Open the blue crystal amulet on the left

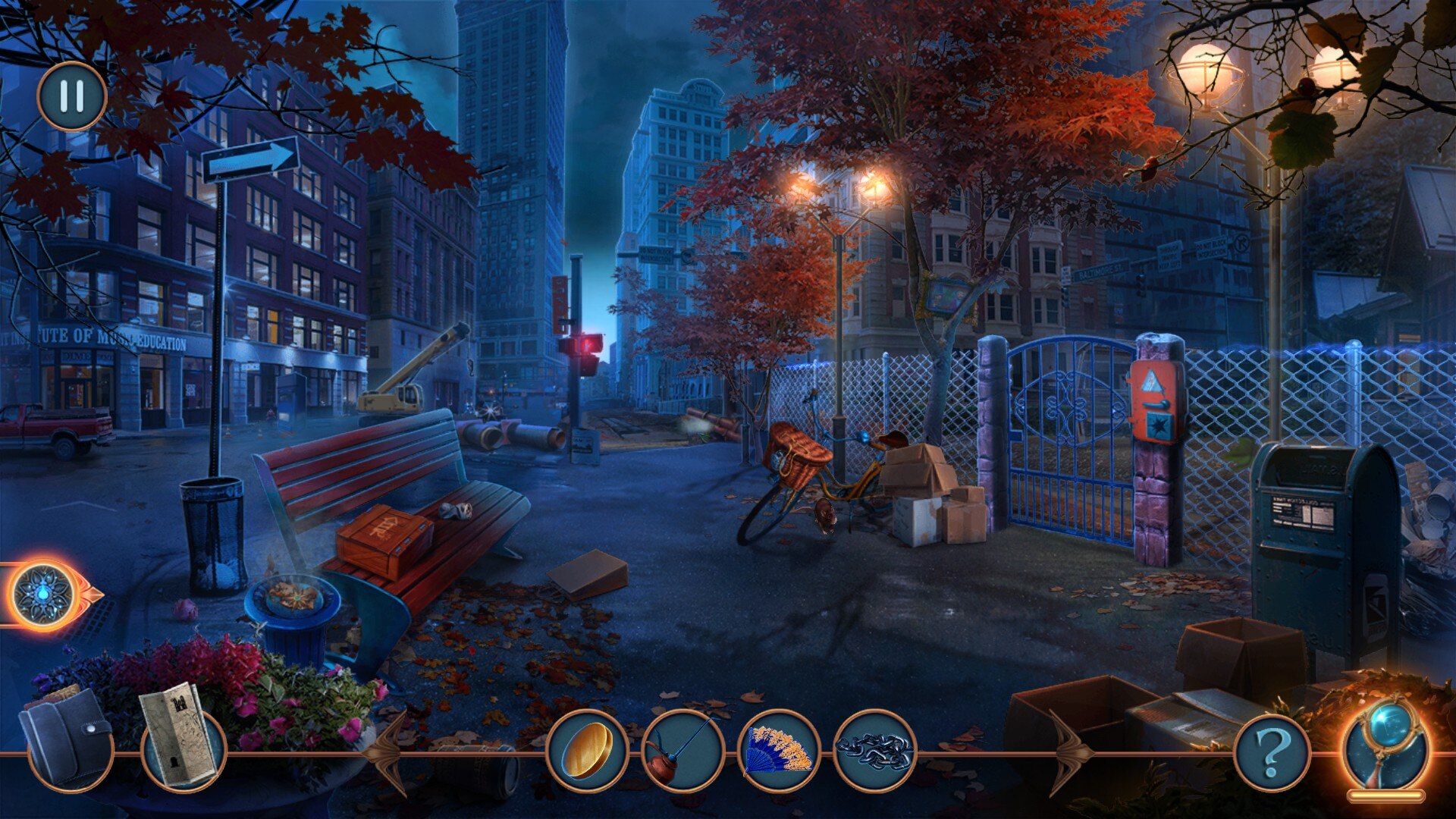(x=45, y=595)
